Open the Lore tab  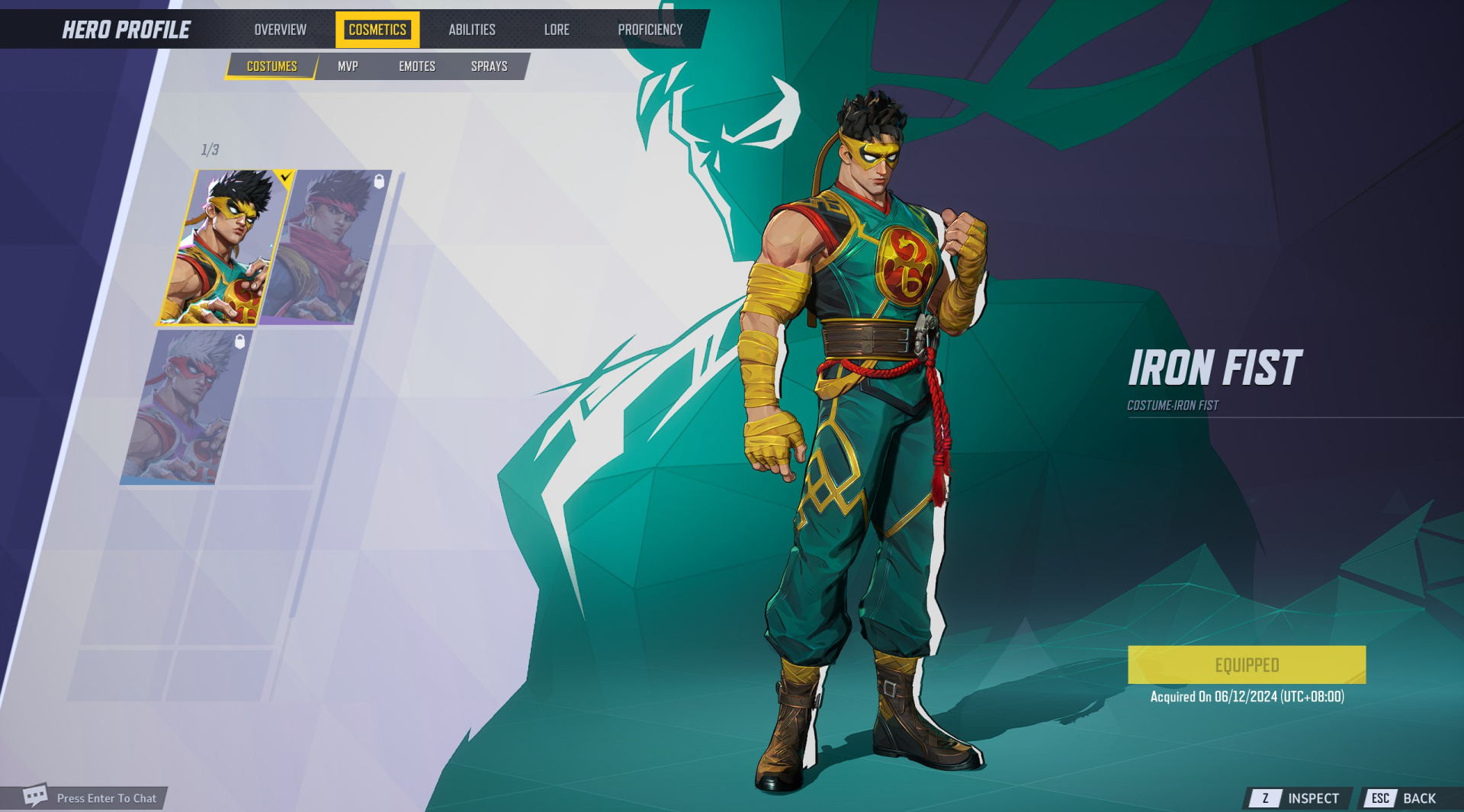557,30
